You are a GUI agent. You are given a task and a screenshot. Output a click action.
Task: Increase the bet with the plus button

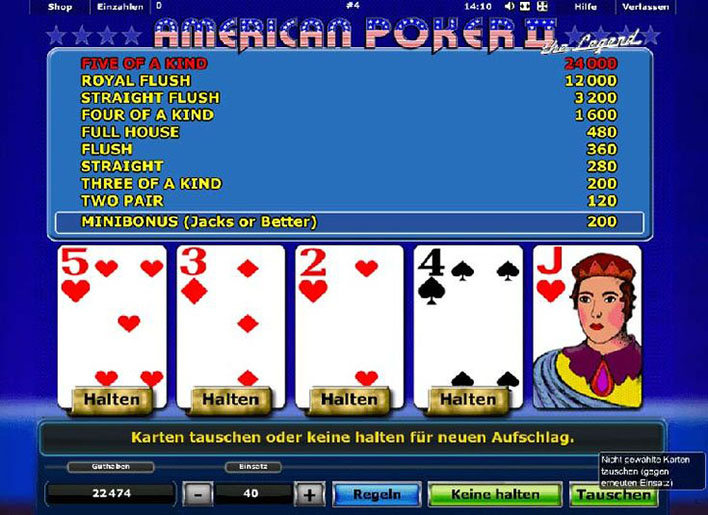point(310,494)
